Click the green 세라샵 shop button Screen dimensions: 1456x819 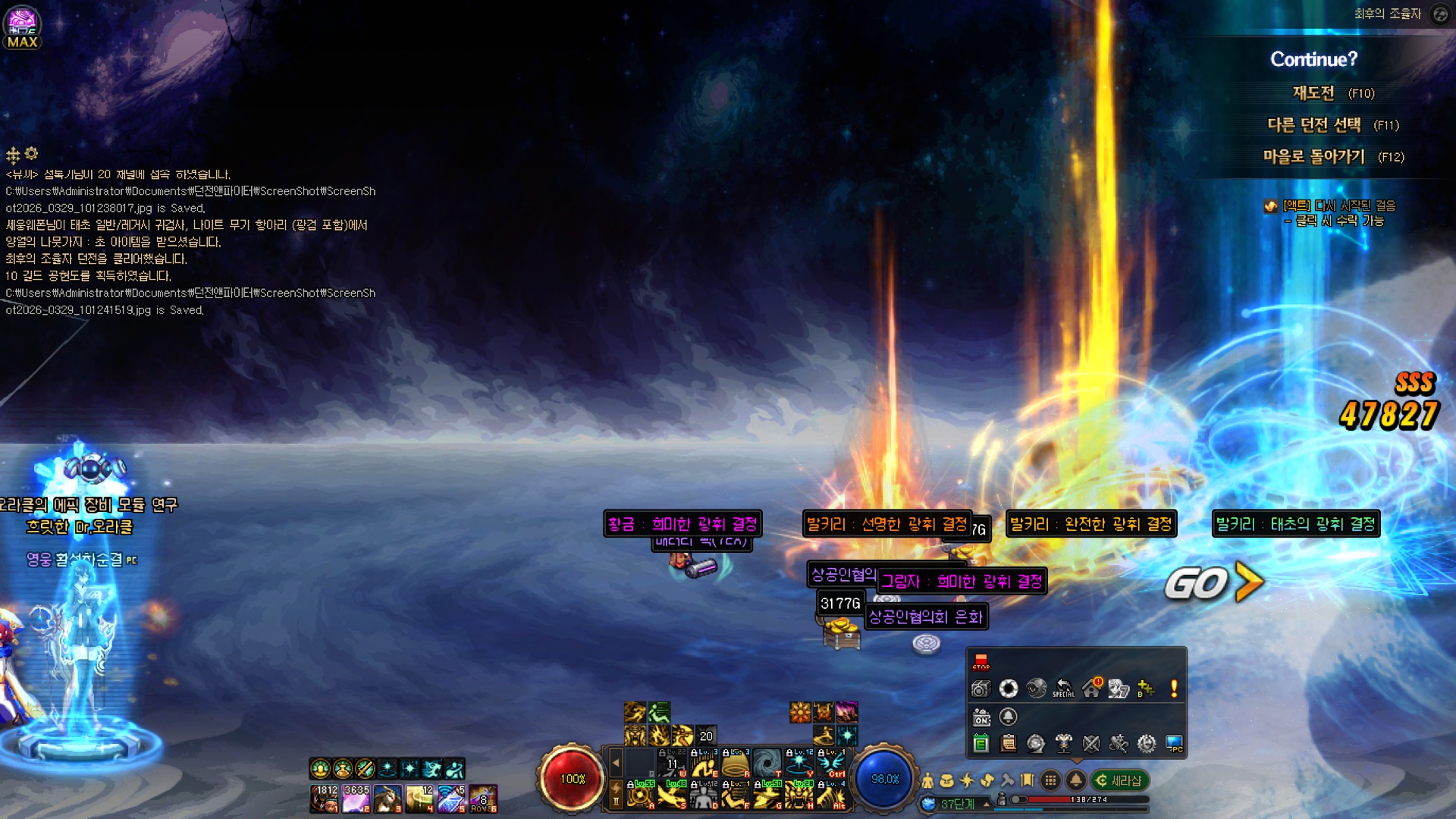[x=1120, y=780]
